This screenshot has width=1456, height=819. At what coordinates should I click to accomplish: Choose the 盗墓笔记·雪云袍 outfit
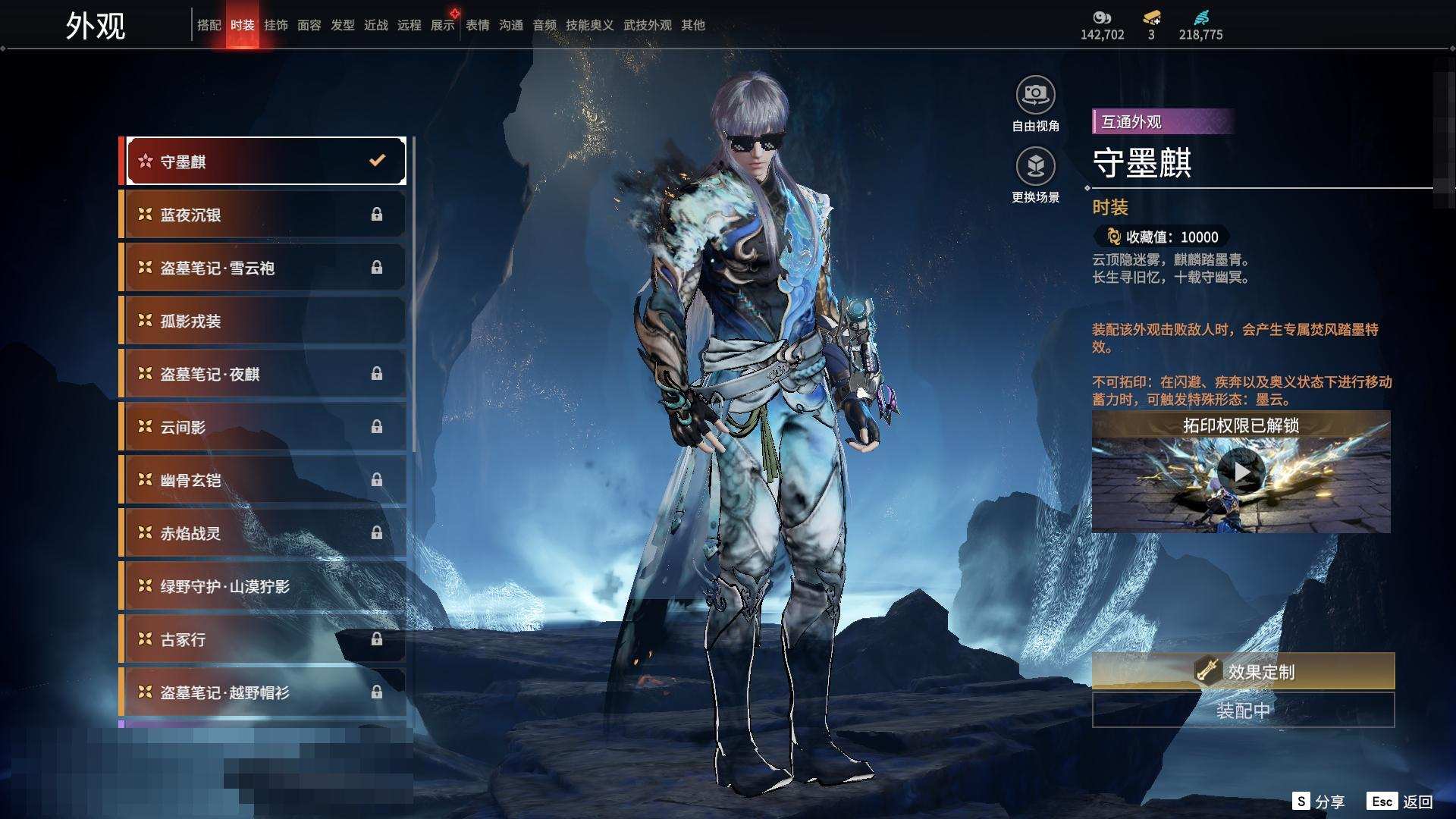point(262,268)
